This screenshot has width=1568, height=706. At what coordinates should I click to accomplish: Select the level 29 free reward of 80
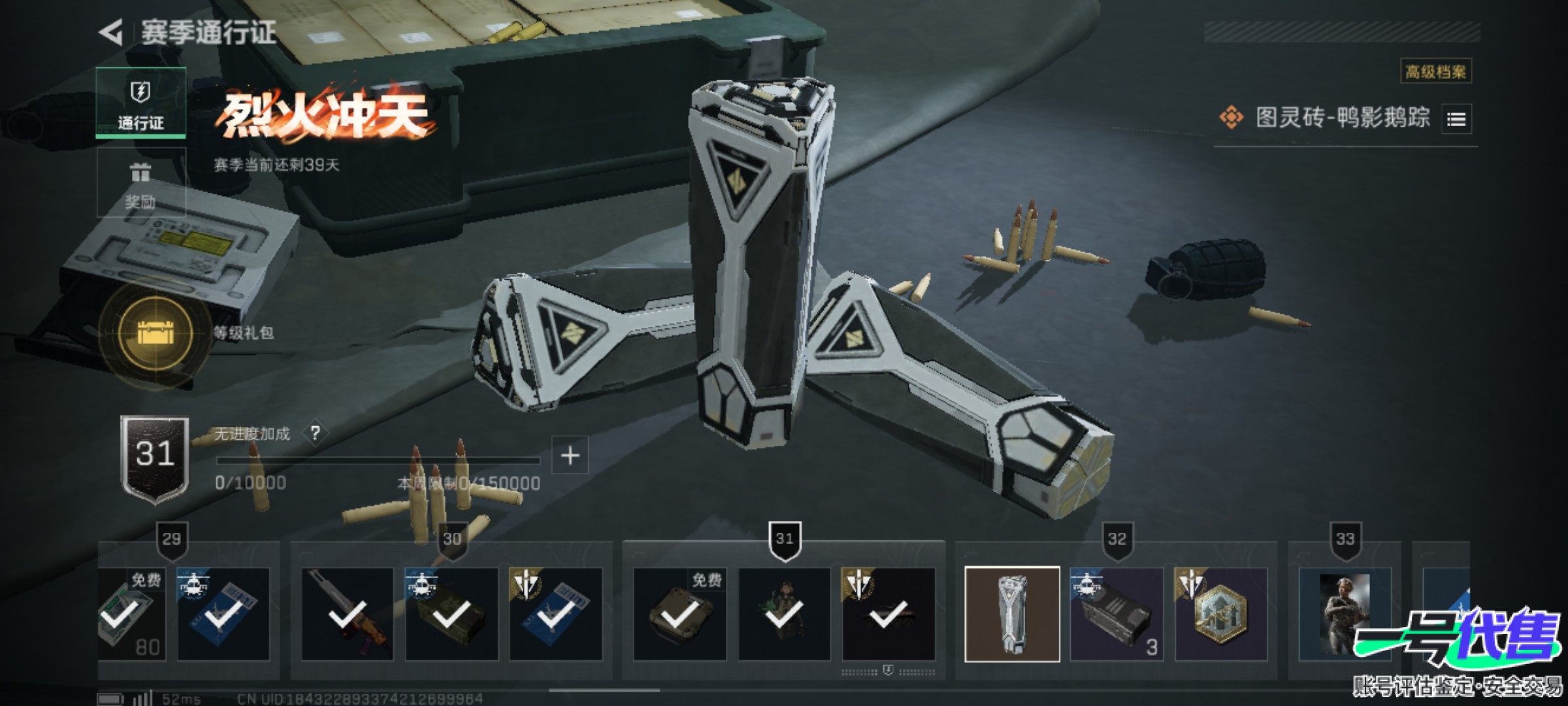click(x=131, y=614)
